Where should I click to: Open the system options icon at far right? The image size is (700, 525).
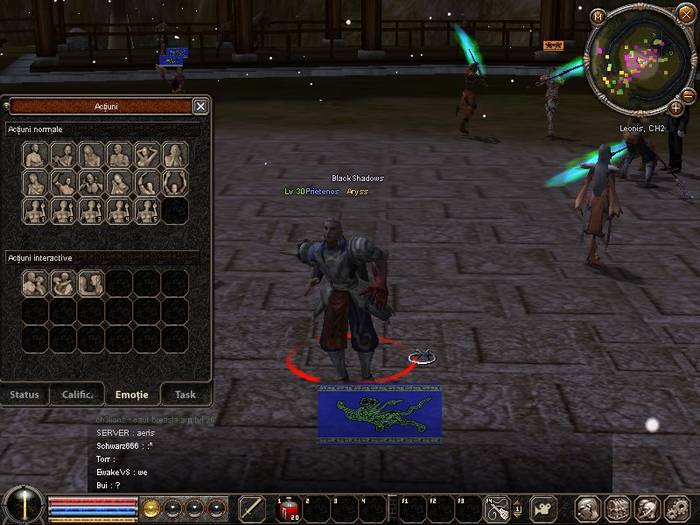pos(677,509)
